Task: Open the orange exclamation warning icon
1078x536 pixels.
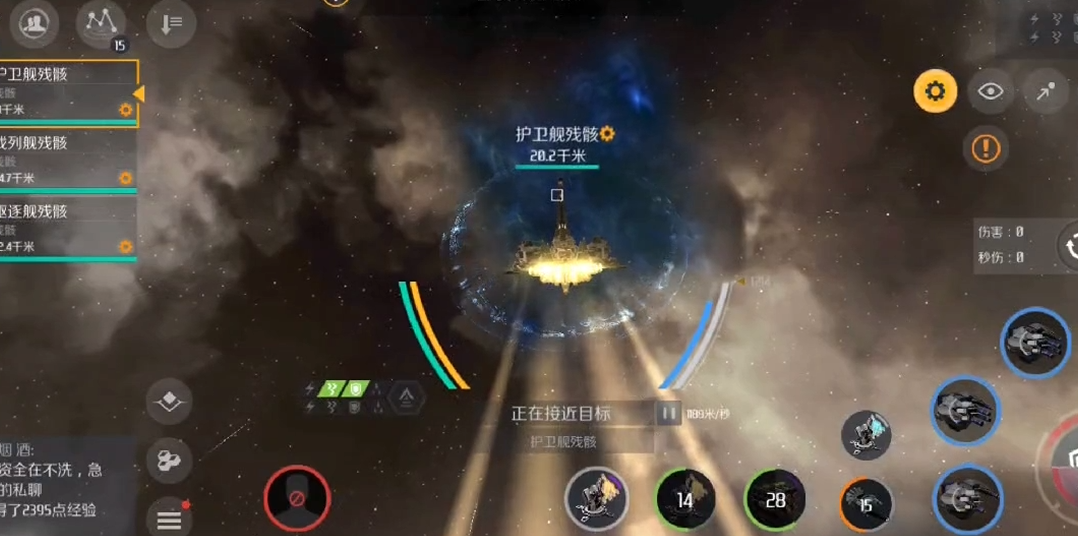Action: tap(985, 149)
